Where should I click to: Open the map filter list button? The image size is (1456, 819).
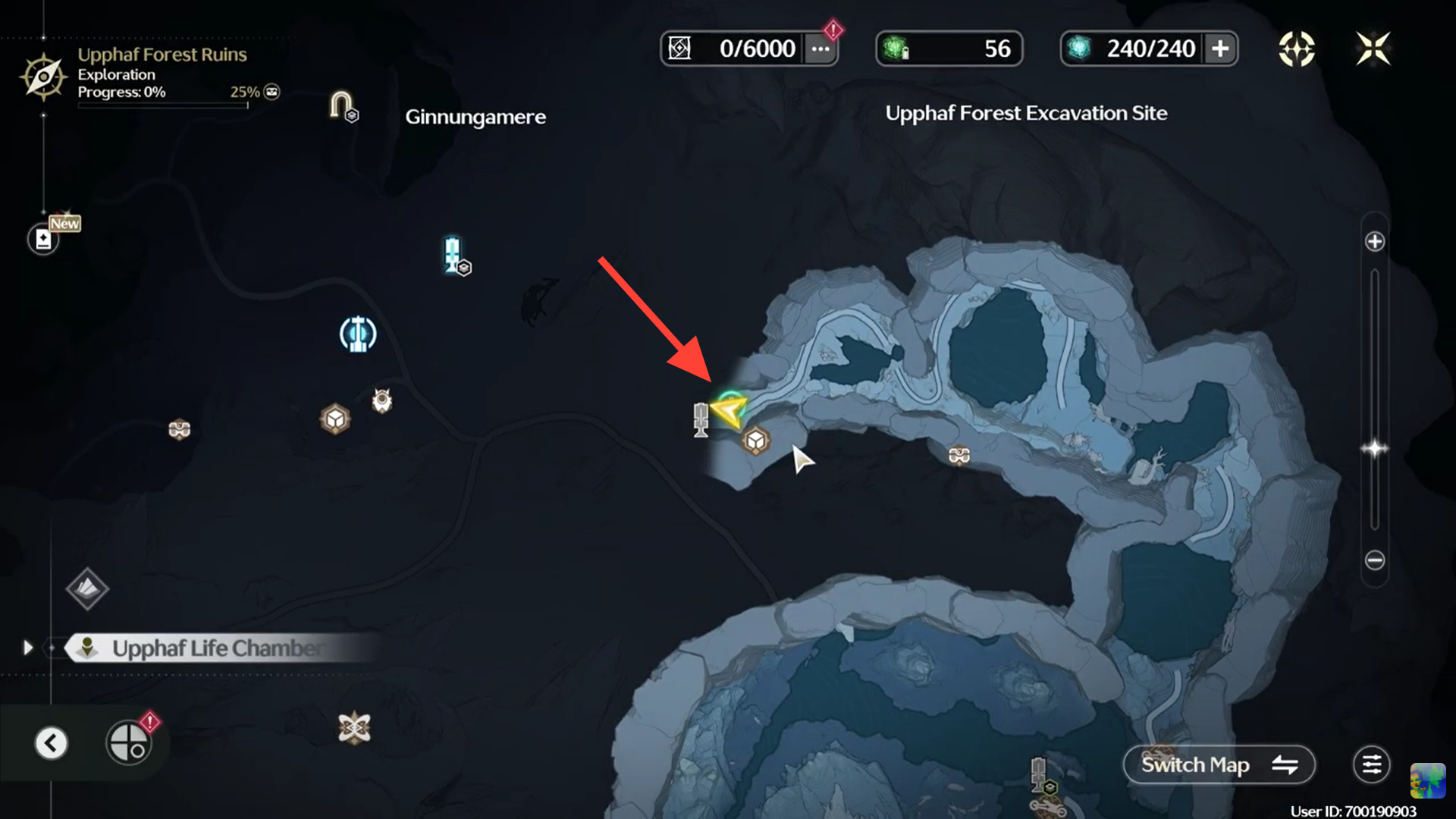click(1372, 764)
